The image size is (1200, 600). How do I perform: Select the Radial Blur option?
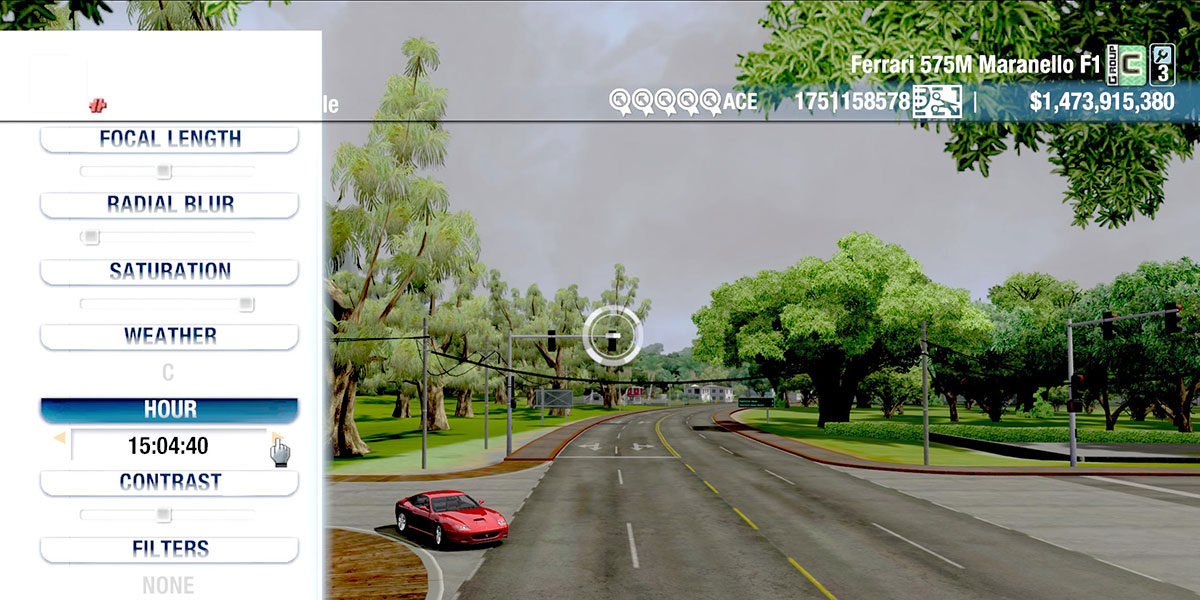169,204
